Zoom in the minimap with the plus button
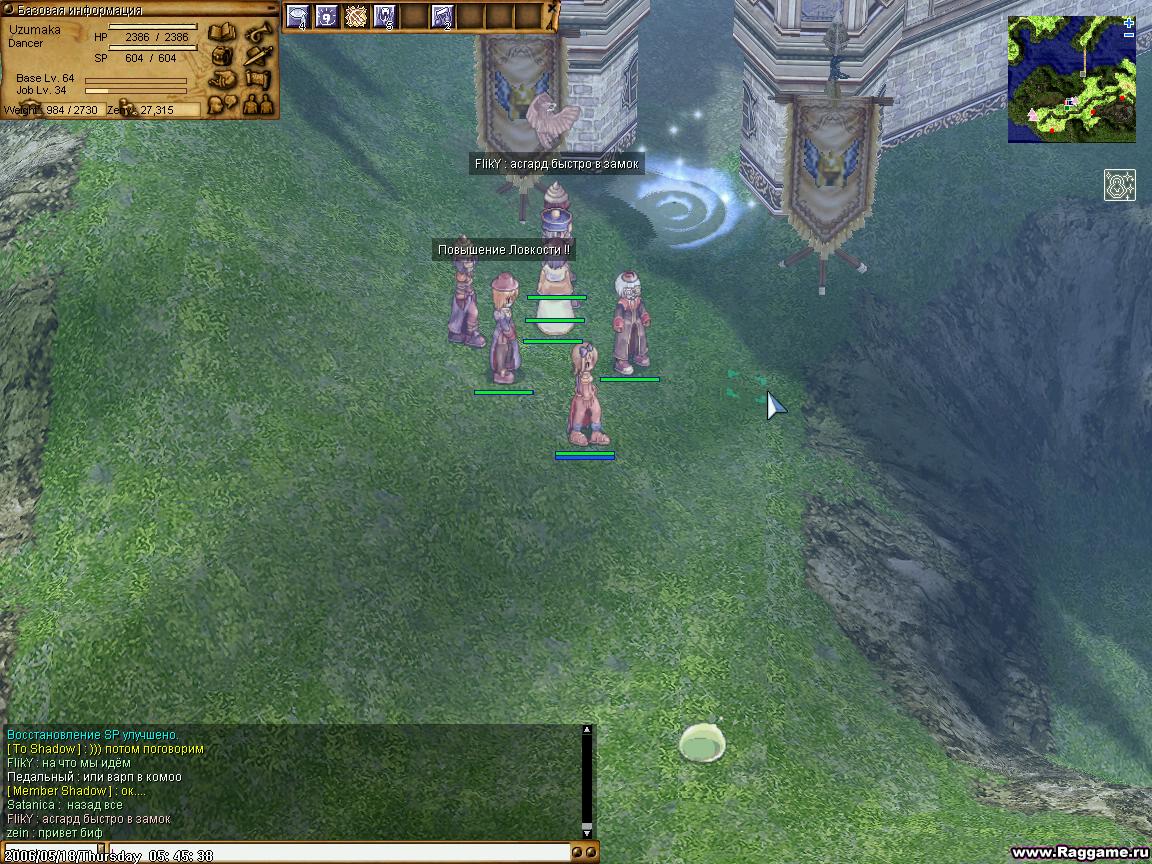The width and height of the screenshot is (1152, 864). (1129, 23)
